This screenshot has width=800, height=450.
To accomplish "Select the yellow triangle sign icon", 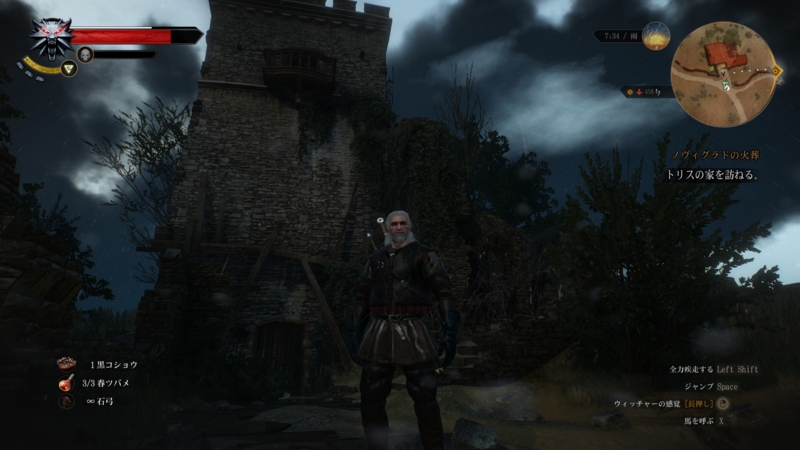I will [x=69, y=69].
